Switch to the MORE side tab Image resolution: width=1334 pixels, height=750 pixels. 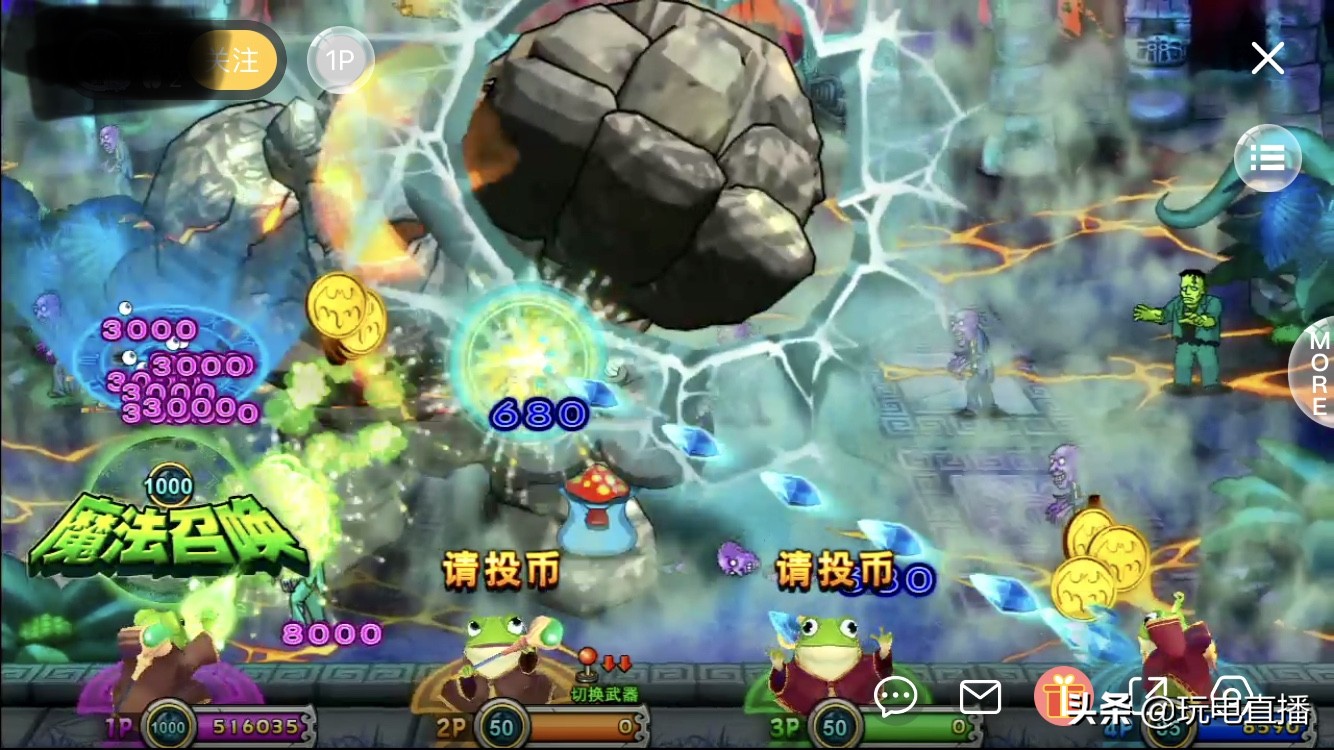[1318, 376]
